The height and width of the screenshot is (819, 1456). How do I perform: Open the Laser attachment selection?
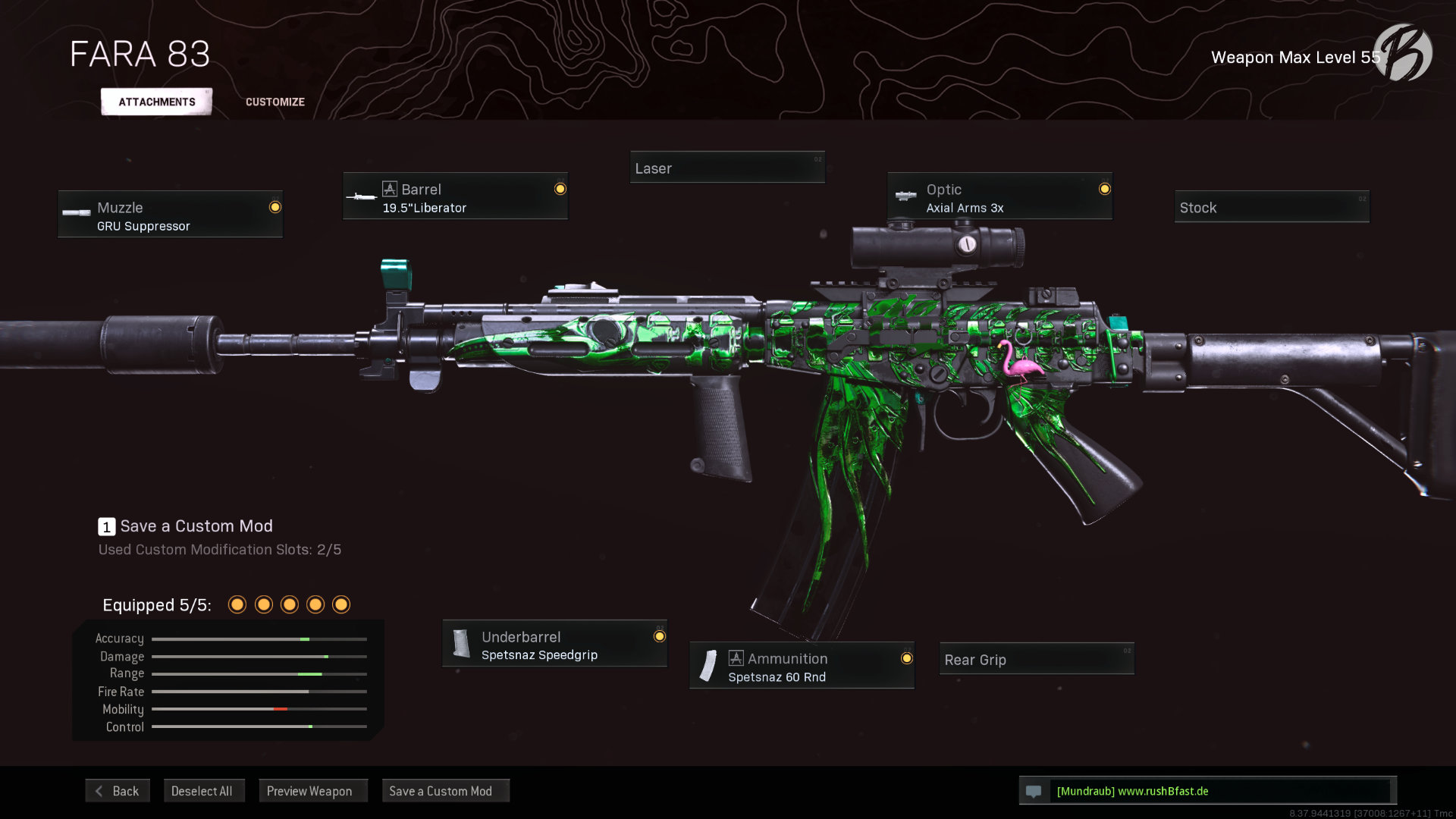point(727,168)
